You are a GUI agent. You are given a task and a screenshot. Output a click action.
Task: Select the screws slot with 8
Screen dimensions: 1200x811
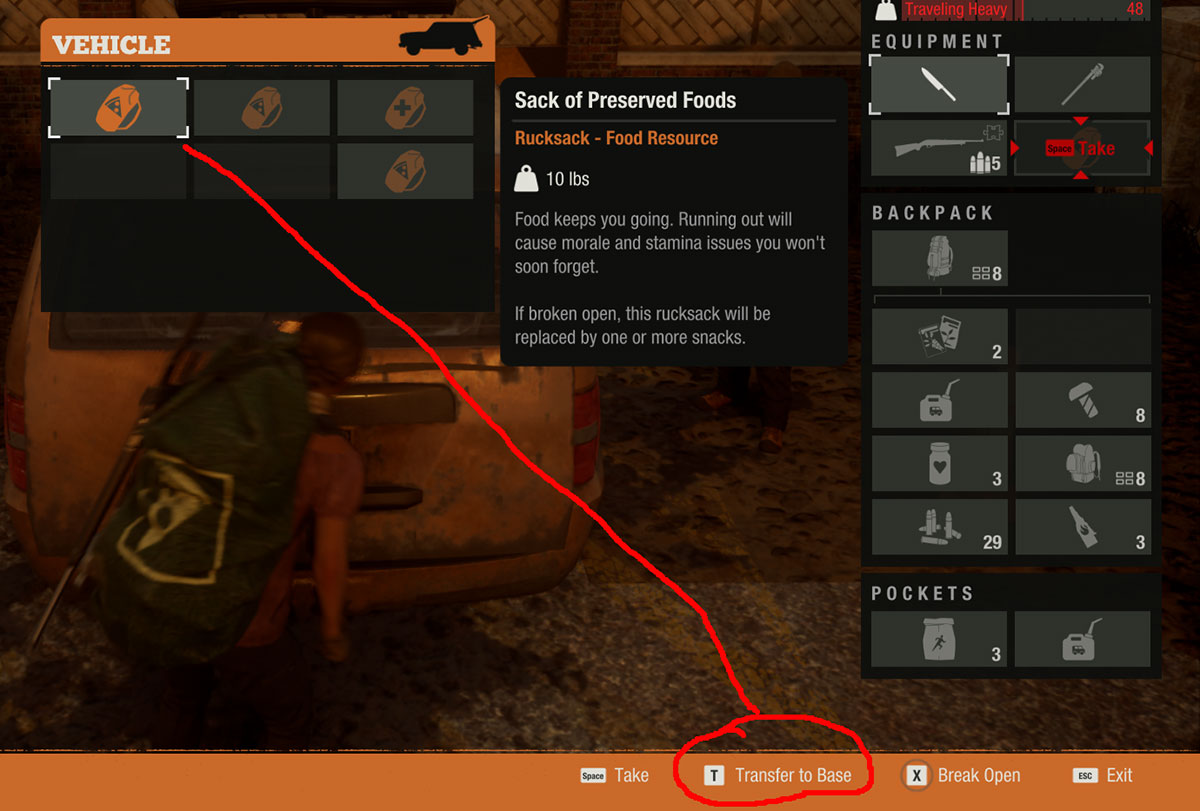(x=1082, y=400)
